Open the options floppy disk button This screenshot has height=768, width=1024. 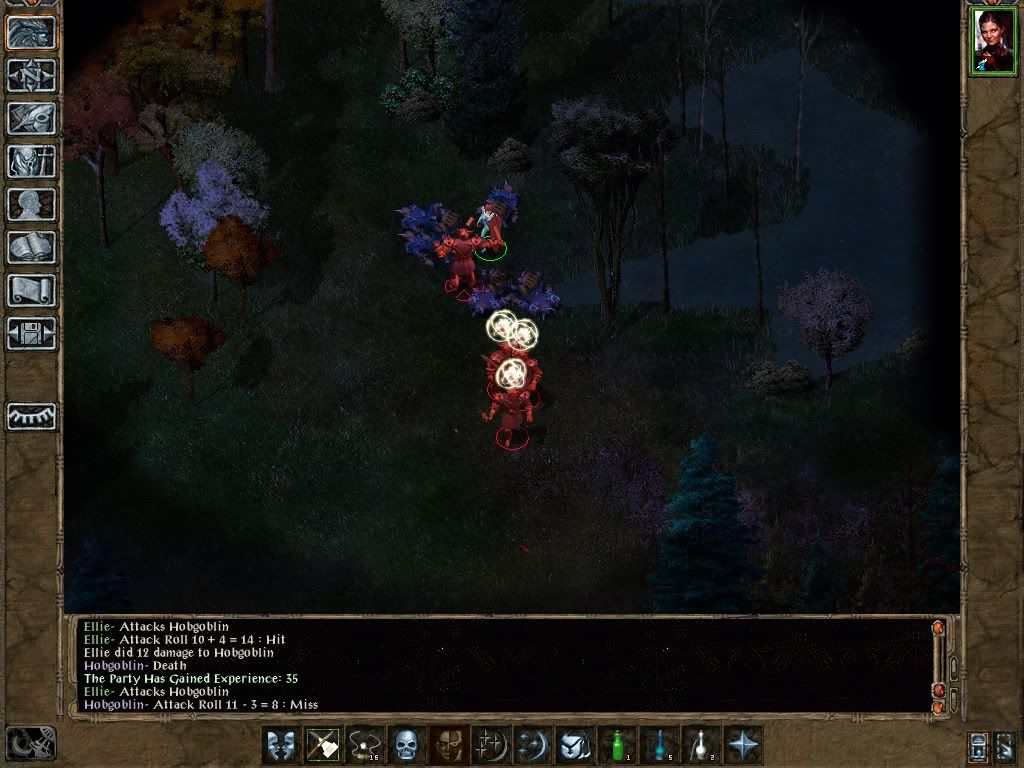coord(31,333)
